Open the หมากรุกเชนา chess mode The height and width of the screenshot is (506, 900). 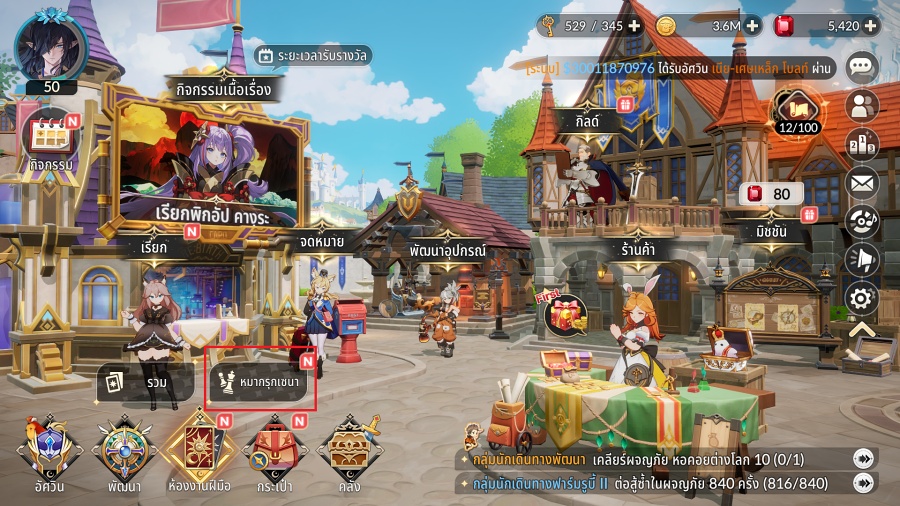coord(261,381)
